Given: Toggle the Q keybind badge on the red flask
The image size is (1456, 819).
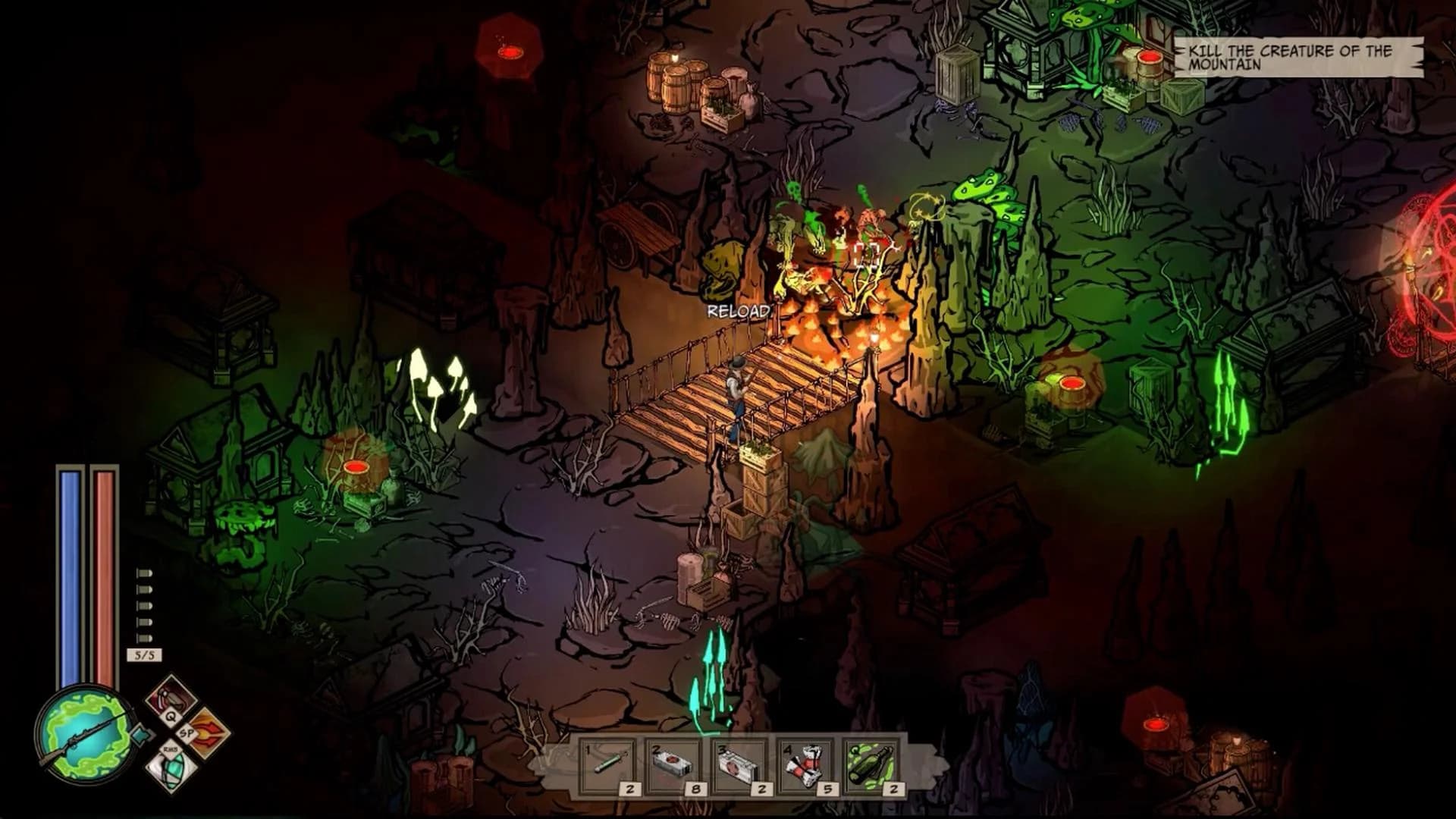Looking at the screenshot, I should tap(171, 716).
